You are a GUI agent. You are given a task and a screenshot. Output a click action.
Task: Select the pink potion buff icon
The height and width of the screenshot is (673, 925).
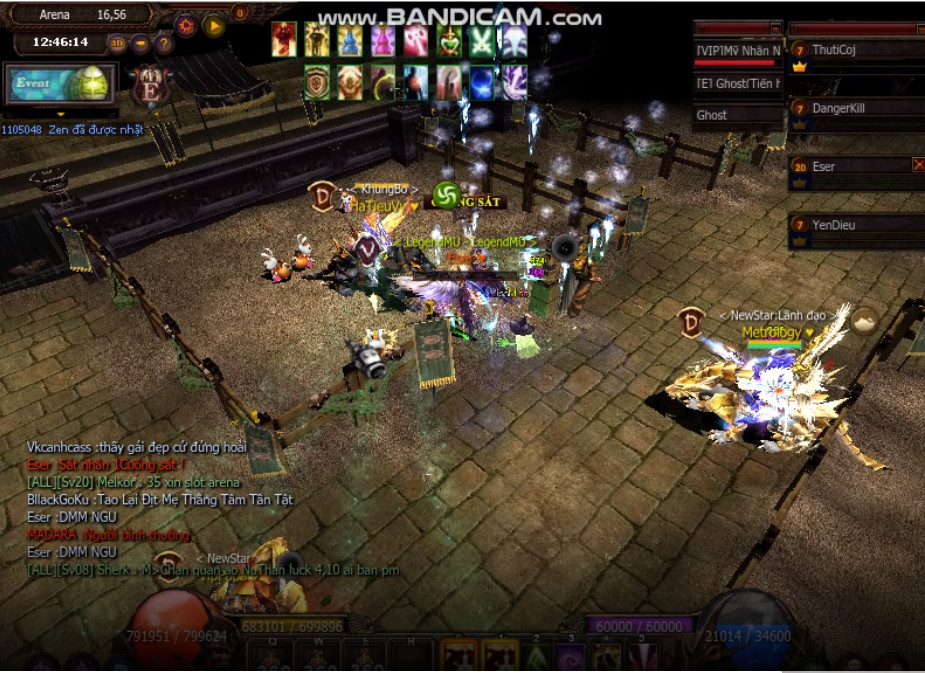click(x=383, y=40)
